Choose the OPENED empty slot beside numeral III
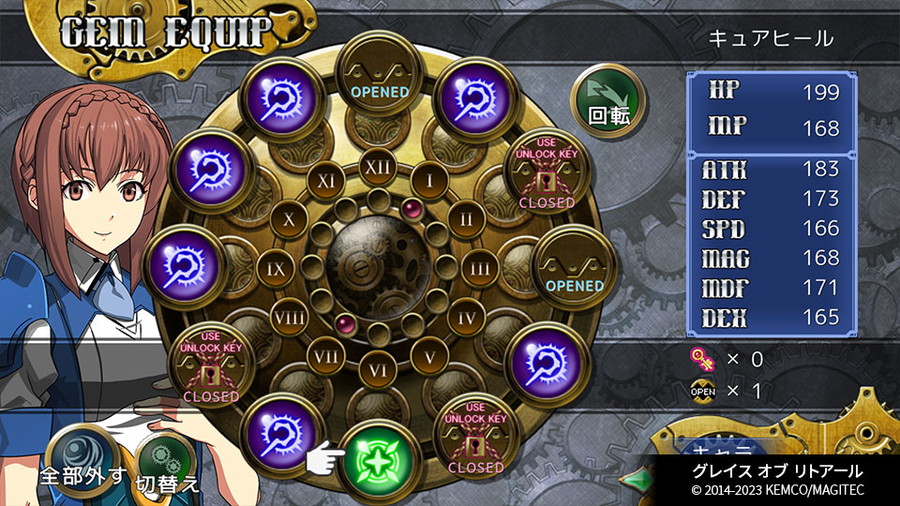 pos(574,270)
